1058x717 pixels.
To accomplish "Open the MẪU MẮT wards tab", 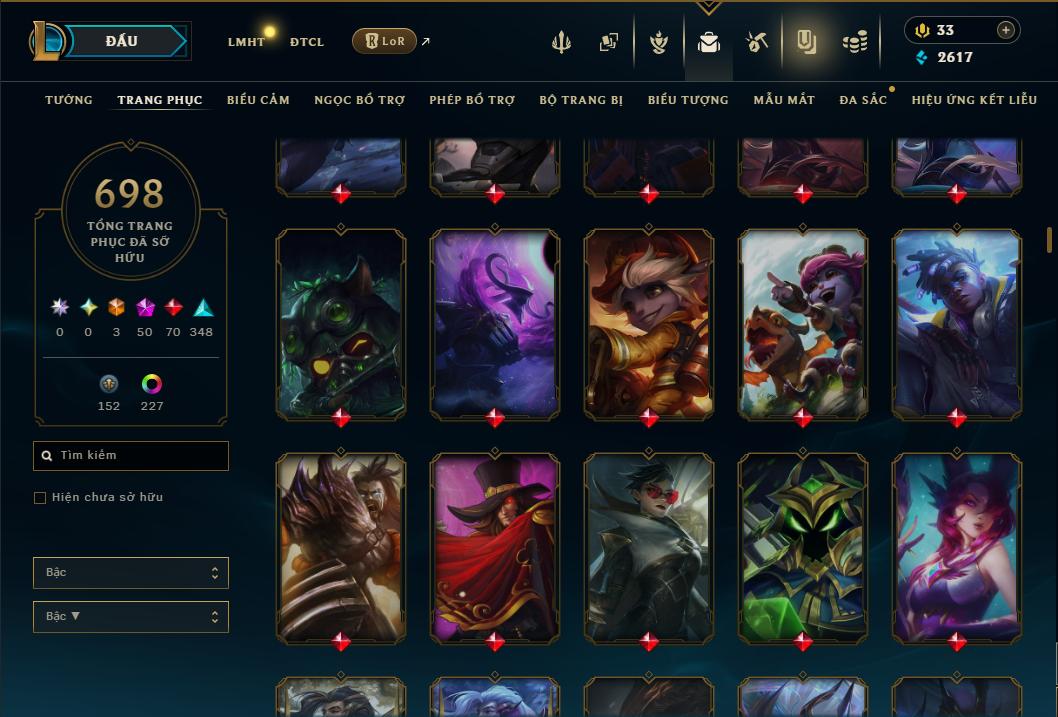I will (x=784, y=100).
